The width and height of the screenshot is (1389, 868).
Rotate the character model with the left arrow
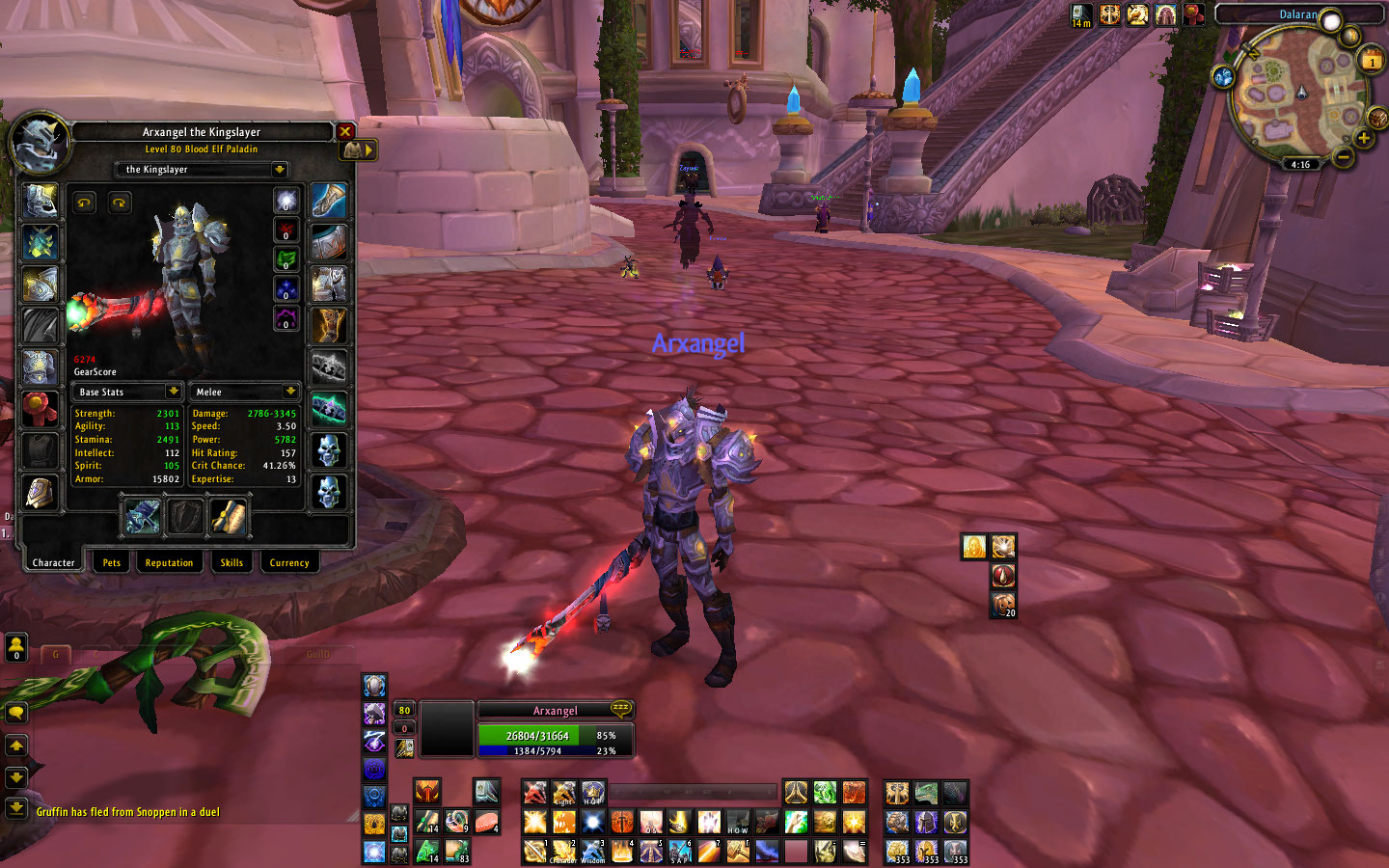point(84,202)
